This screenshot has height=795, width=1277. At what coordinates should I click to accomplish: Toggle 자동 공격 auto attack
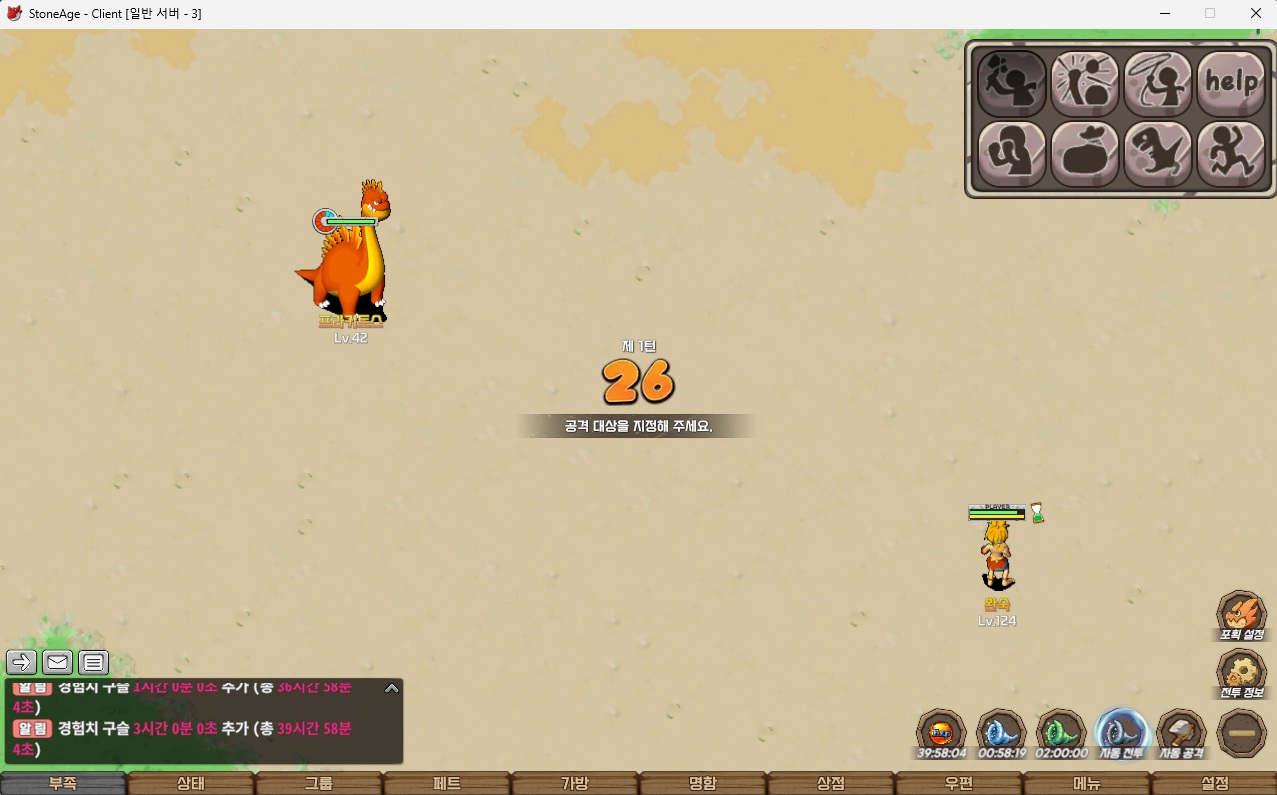1181,733
